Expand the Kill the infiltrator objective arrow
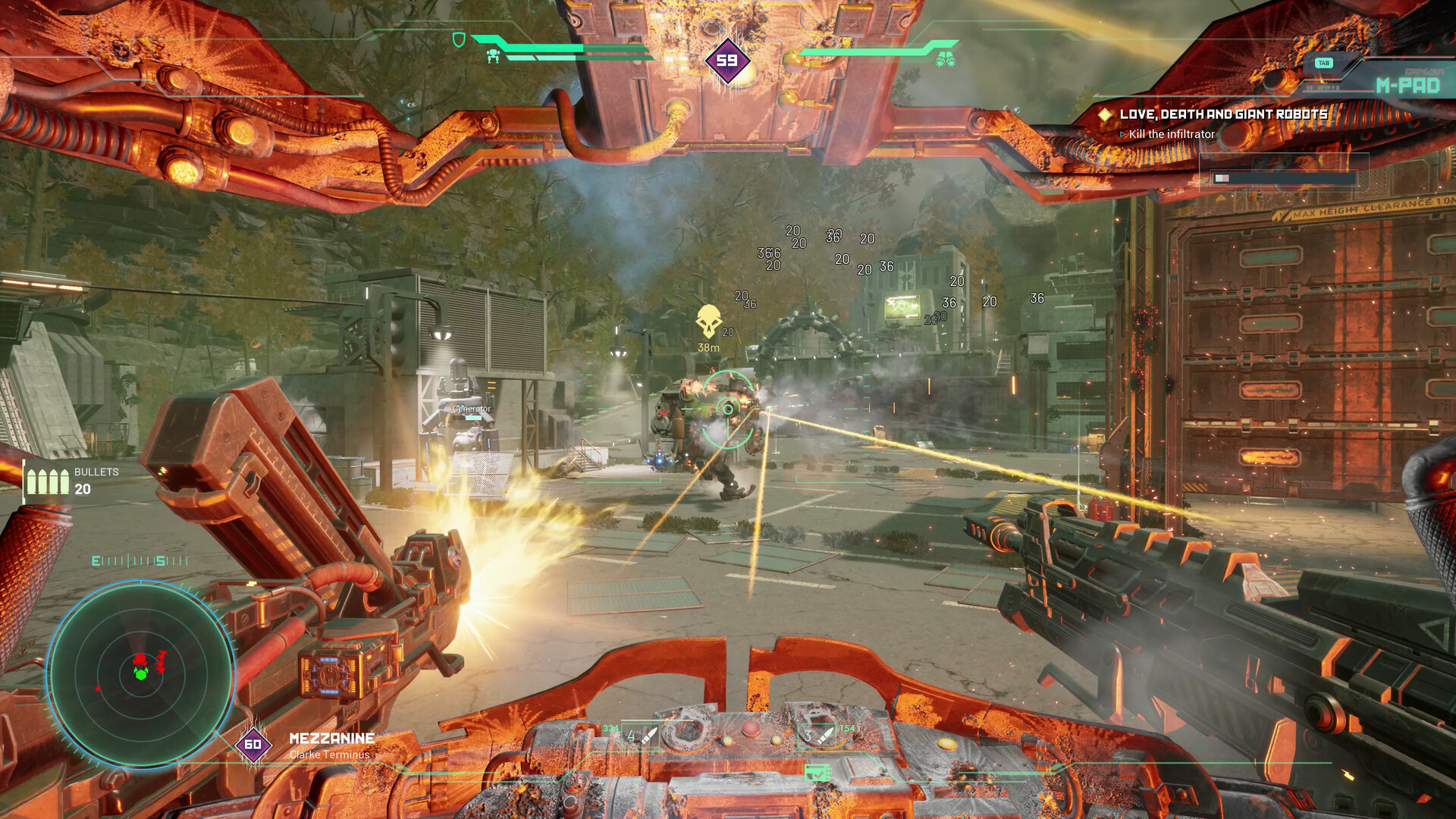 pyautogui.click(x=1122, y=132)
